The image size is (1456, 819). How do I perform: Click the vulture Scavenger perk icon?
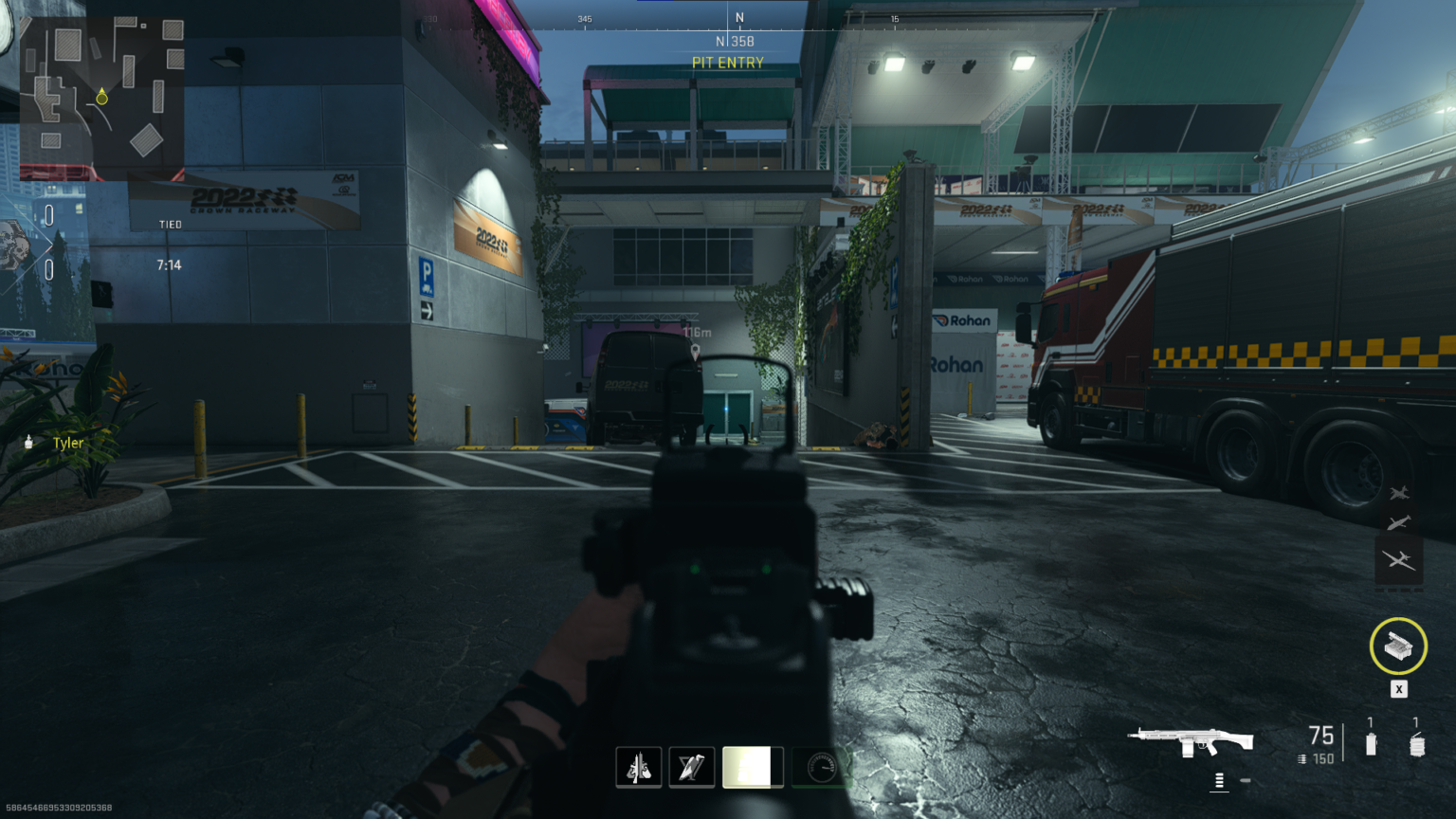(692, 767)
